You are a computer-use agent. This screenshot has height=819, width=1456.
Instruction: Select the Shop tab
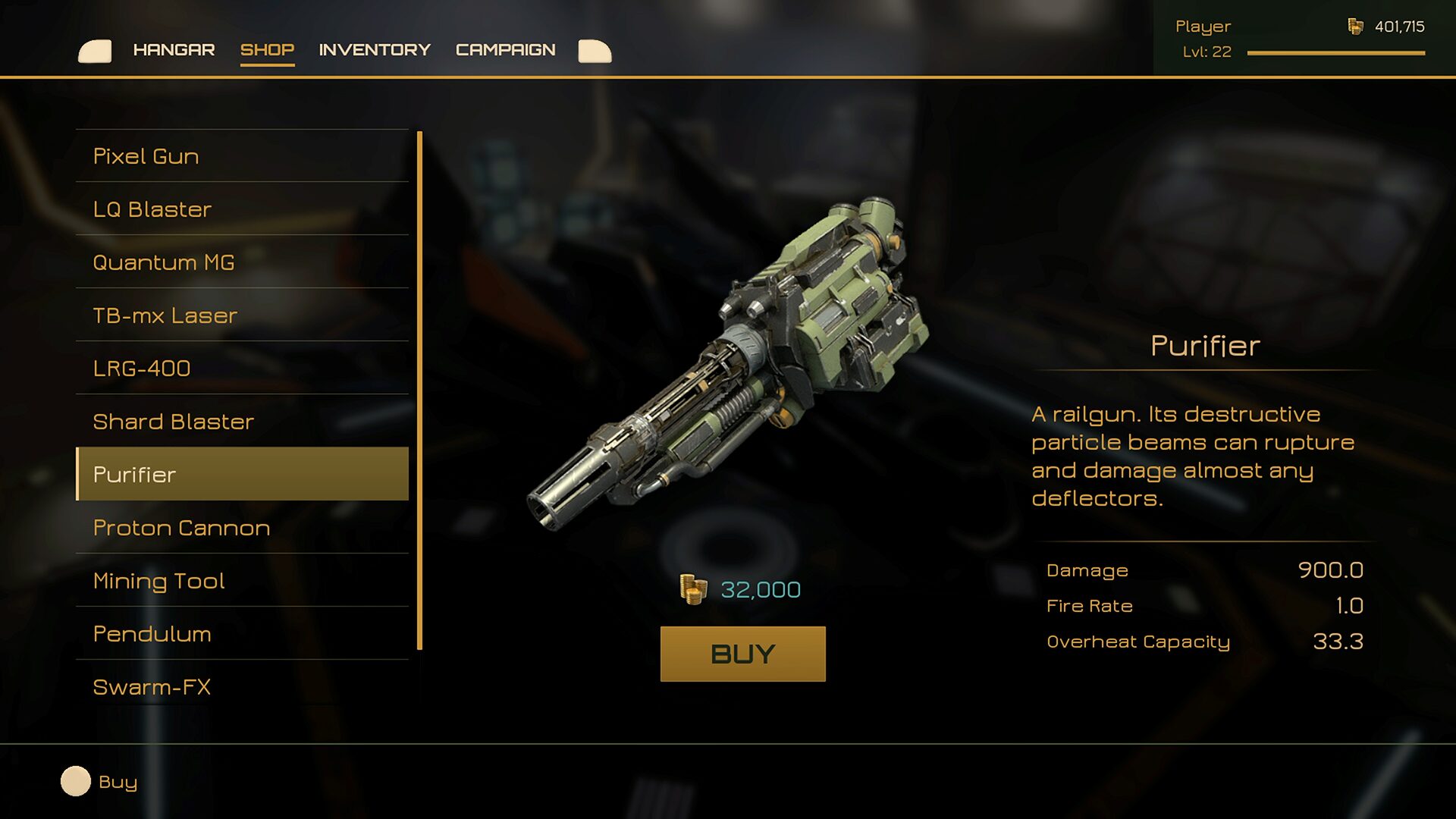click(x=267, y=49)
